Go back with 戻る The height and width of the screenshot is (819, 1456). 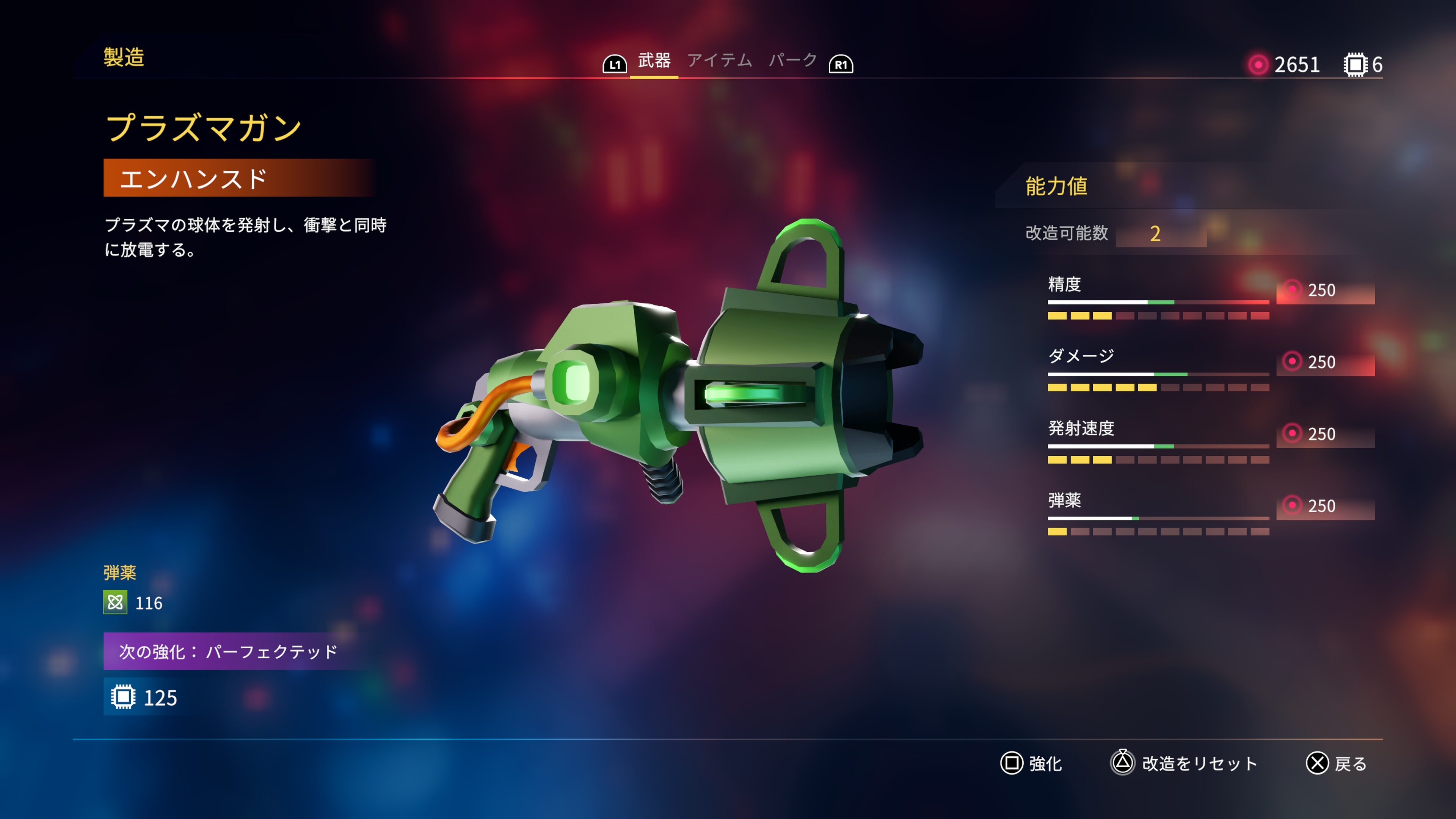[1337, 764]
